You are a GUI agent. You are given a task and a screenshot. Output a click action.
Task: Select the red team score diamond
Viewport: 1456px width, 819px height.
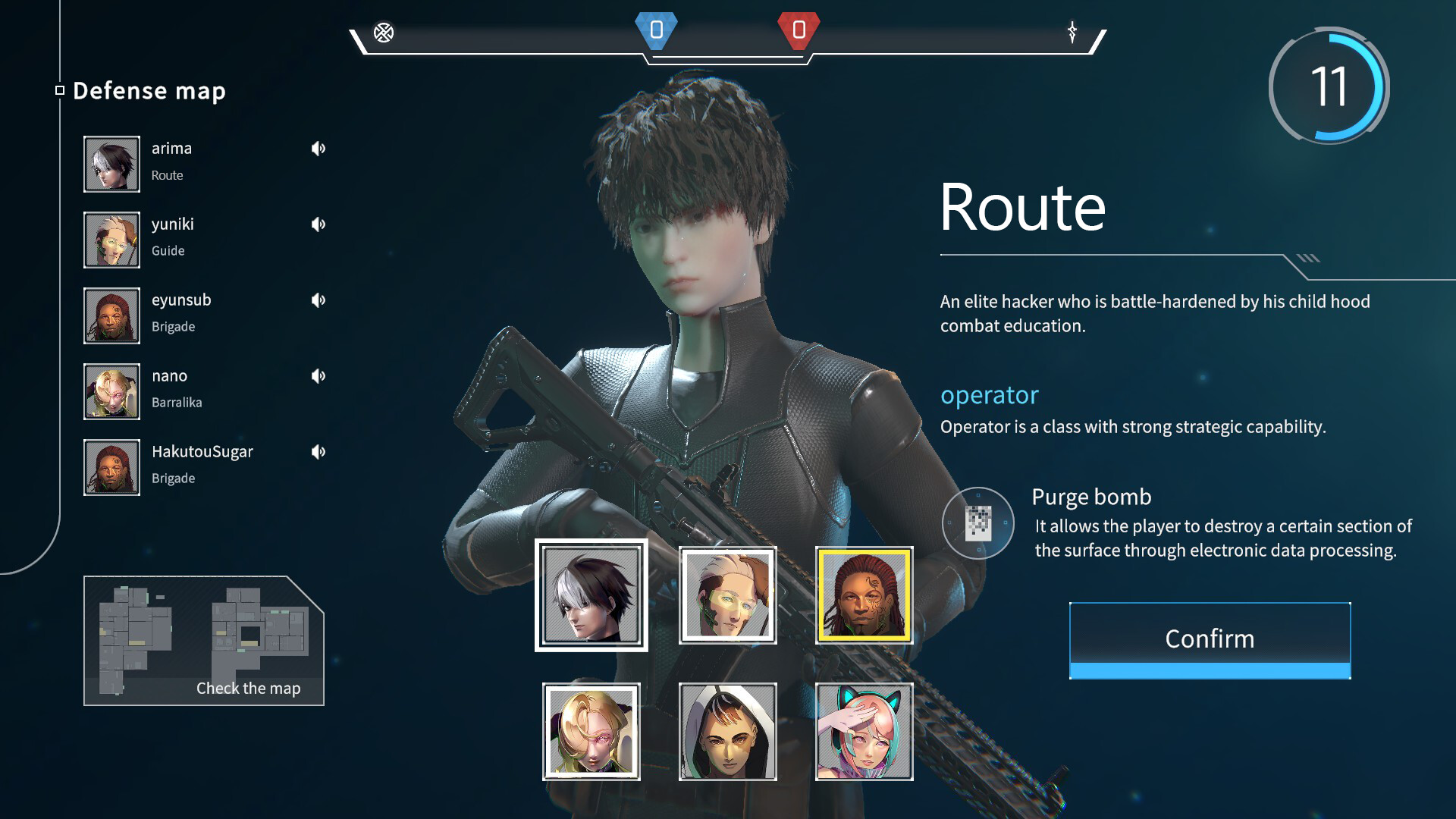tap(799, 33)
